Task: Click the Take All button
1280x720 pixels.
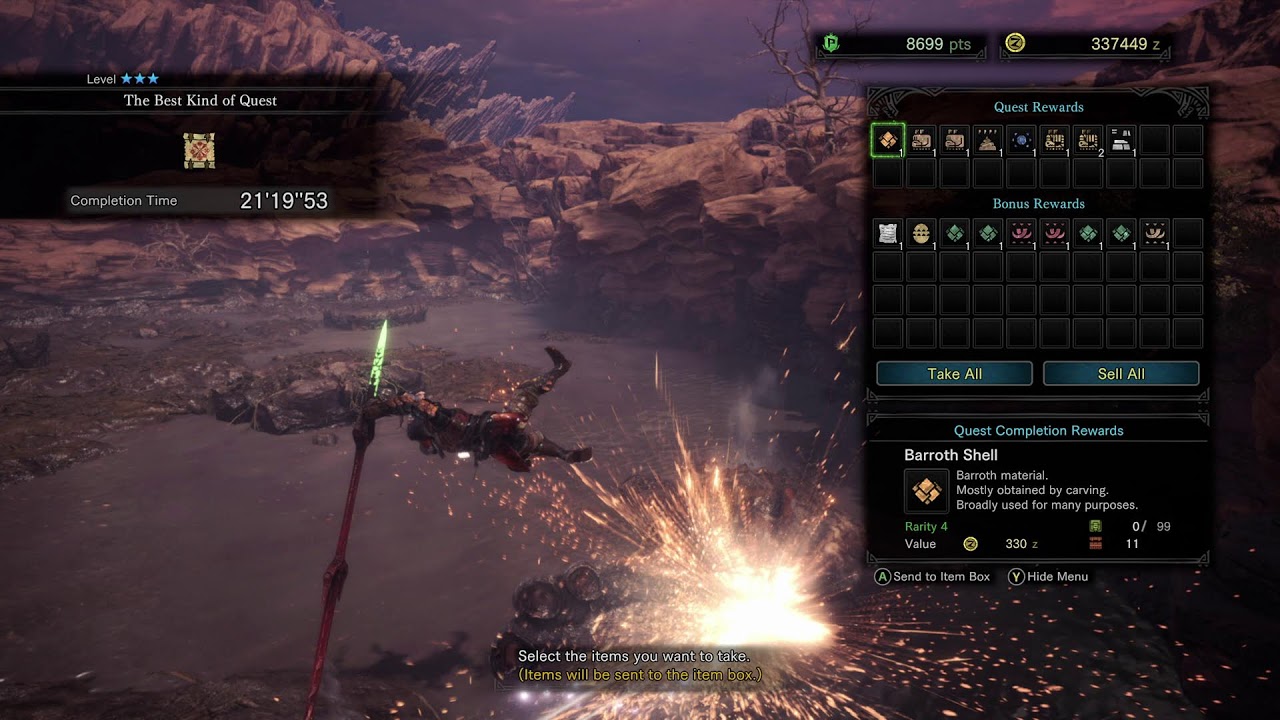Action: (954, 374)
